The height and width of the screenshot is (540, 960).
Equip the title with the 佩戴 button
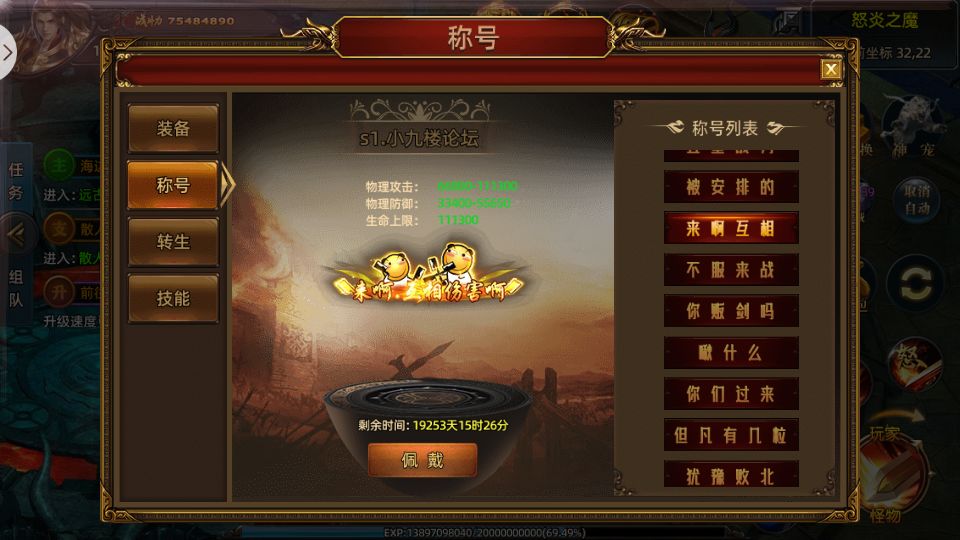click(422, 461)
